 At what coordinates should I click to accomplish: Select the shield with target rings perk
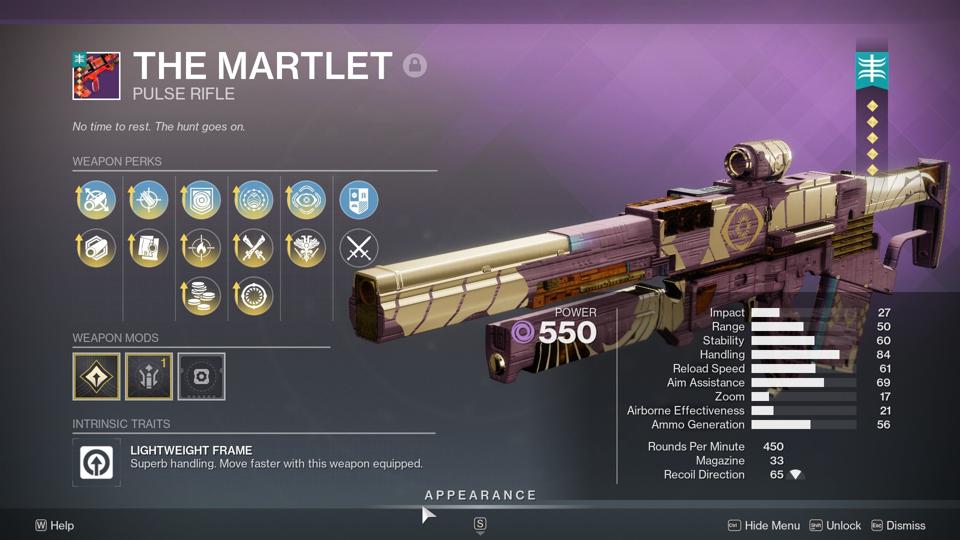tap(202, 200)
